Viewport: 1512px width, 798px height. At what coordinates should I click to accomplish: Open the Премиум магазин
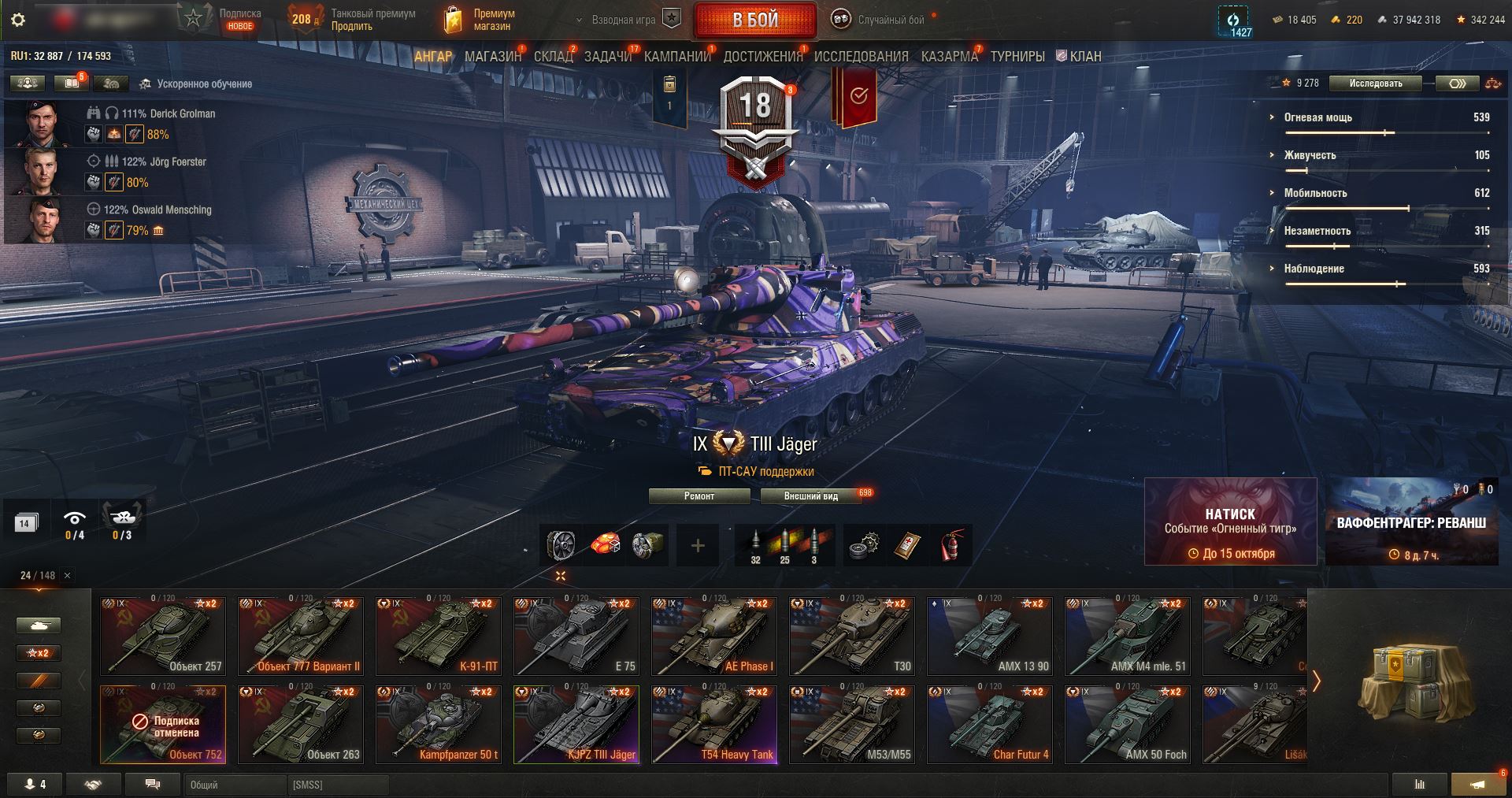[480, 20]
